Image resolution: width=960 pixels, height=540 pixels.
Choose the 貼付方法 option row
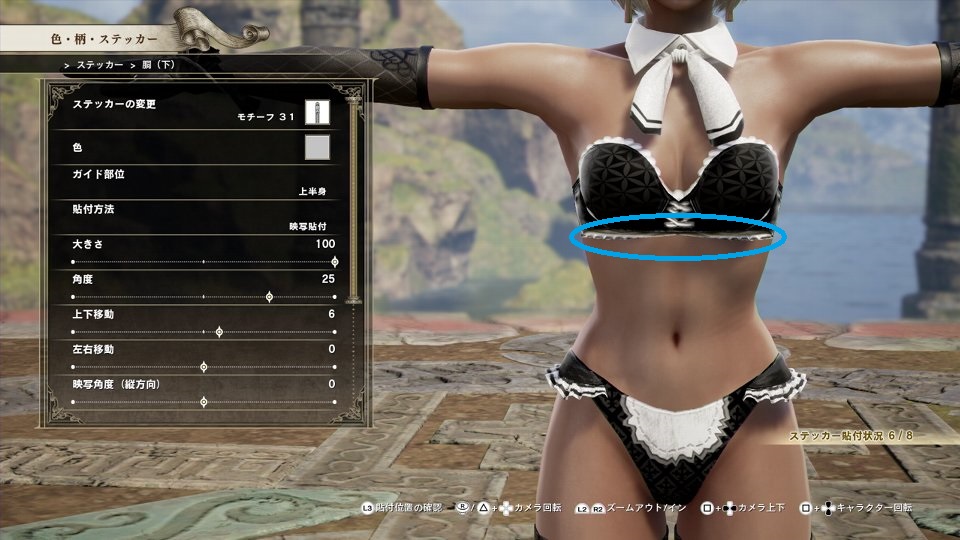[x=200, y=217]
